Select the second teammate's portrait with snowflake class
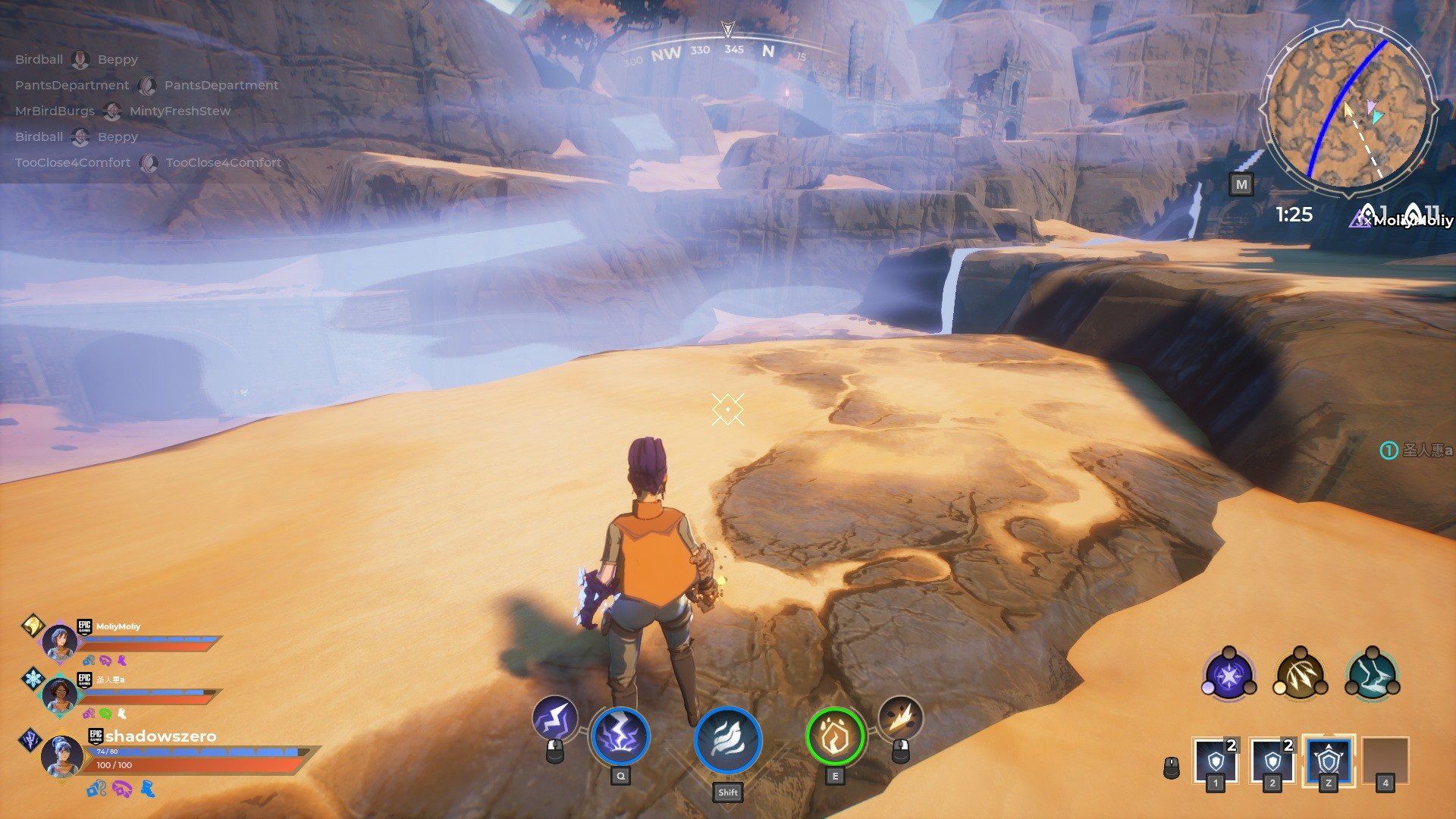Viewport: 1456px width, 819px height. point(60,695)
